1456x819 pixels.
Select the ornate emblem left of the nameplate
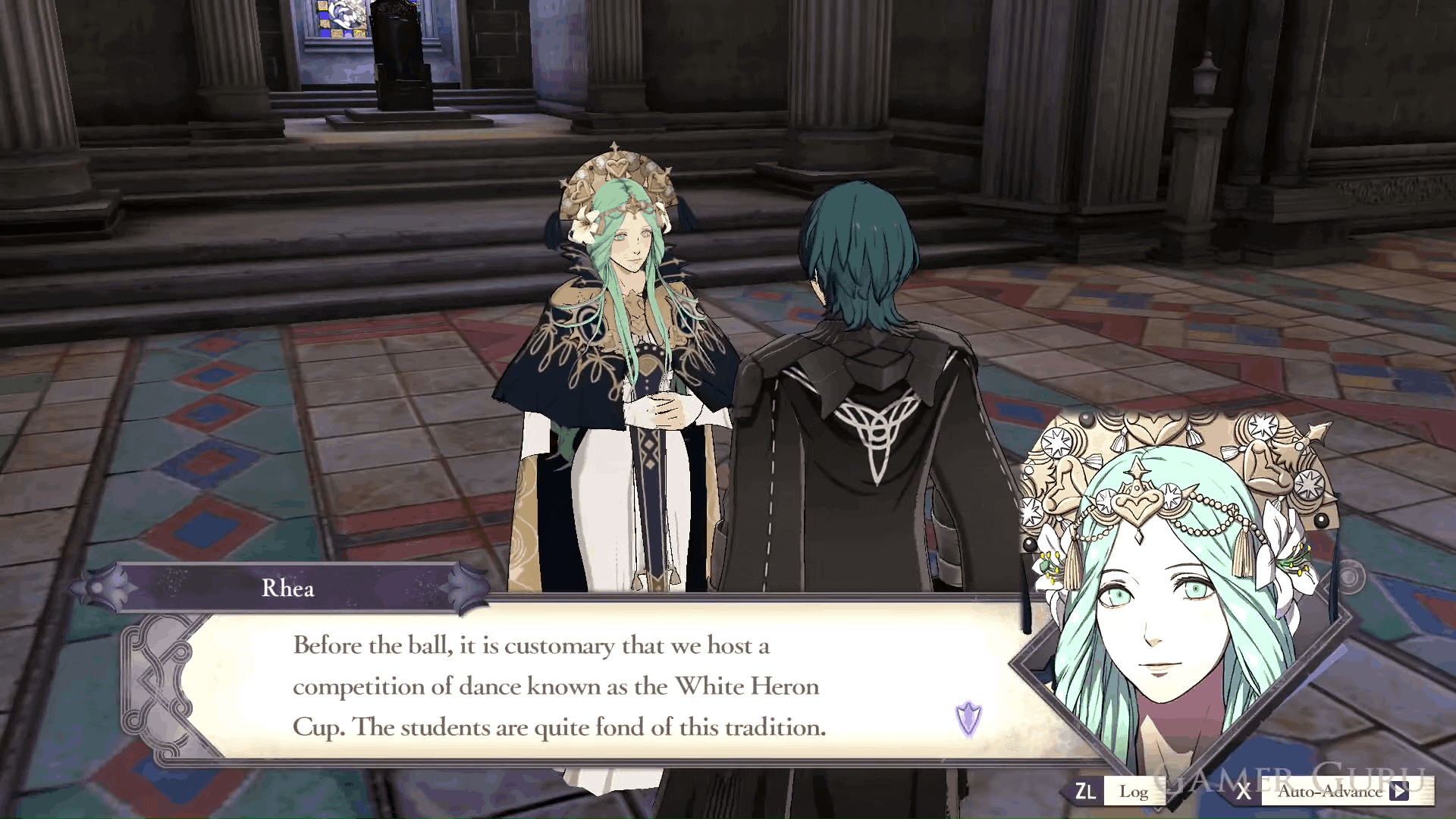point(96,588)
